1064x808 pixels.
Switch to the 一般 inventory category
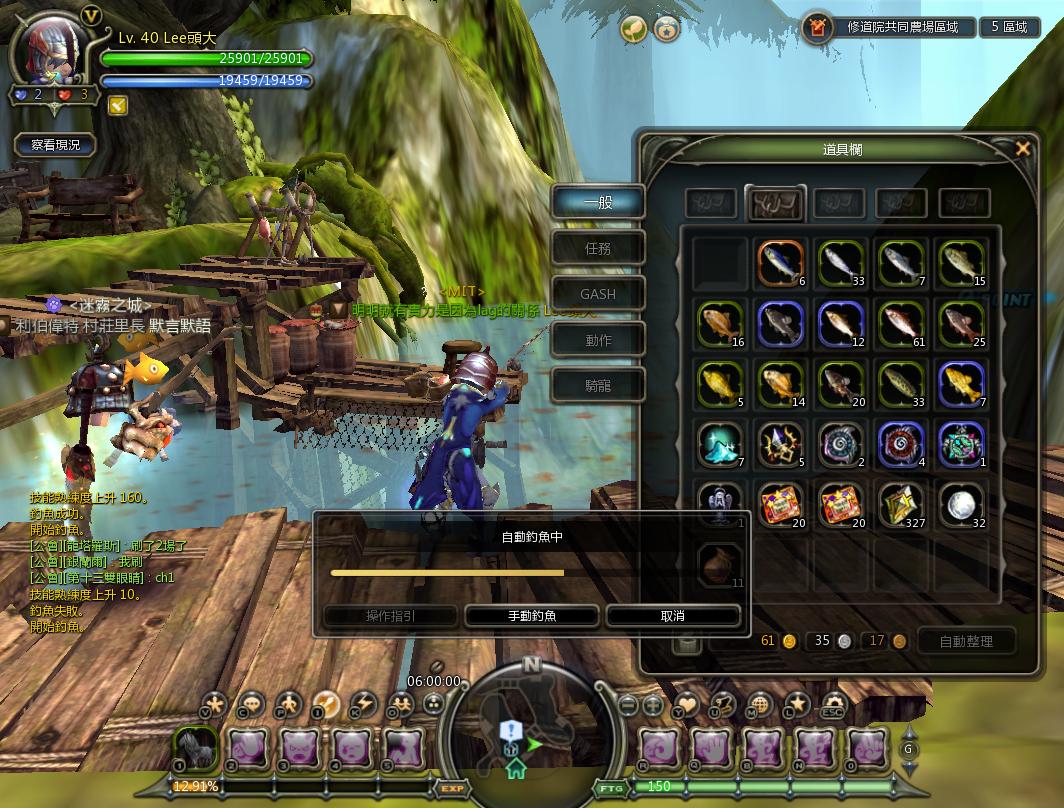598,202
